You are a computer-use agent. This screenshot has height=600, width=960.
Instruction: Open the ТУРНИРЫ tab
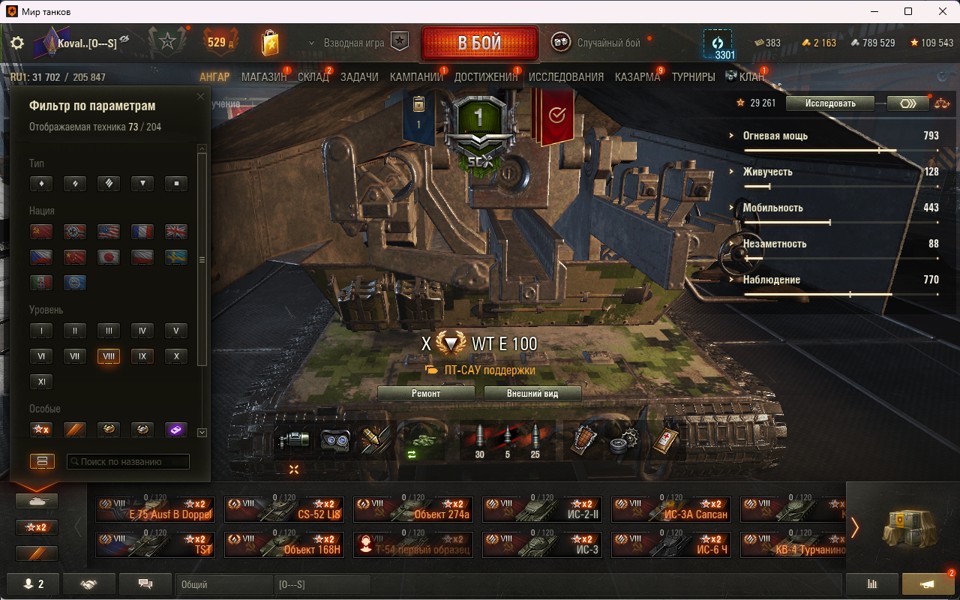pos(693,77)
